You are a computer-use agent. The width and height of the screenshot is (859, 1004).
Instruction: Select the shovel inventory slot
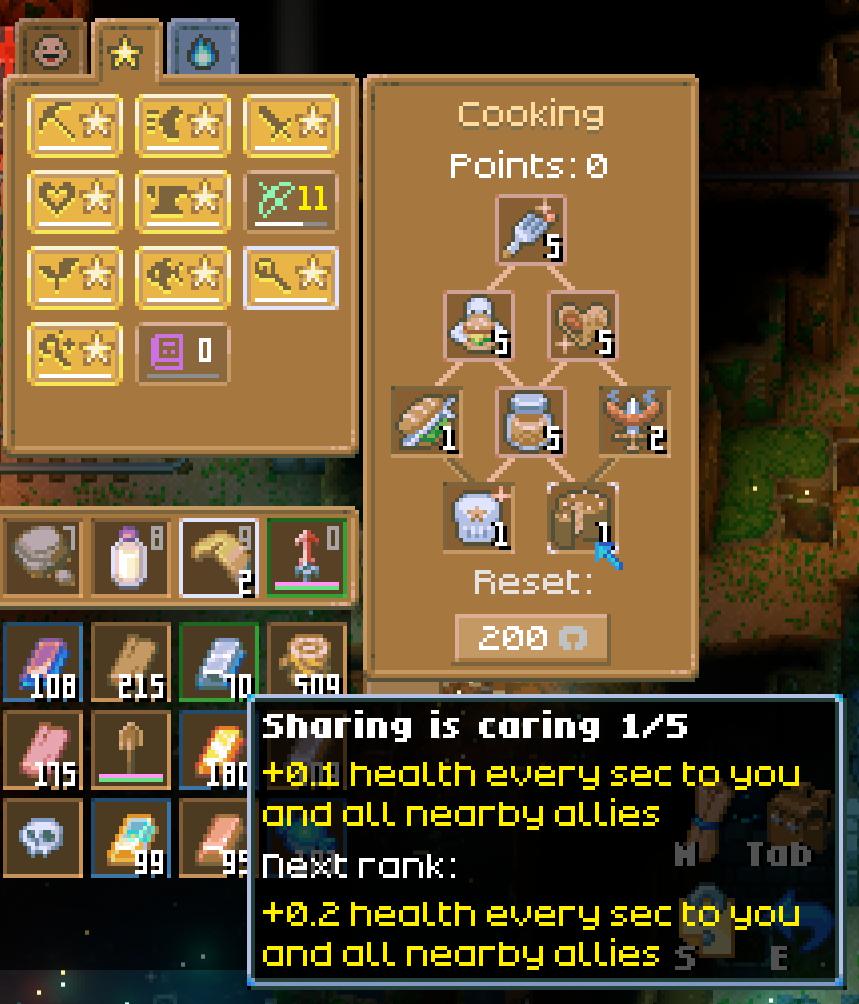point(130,747)
